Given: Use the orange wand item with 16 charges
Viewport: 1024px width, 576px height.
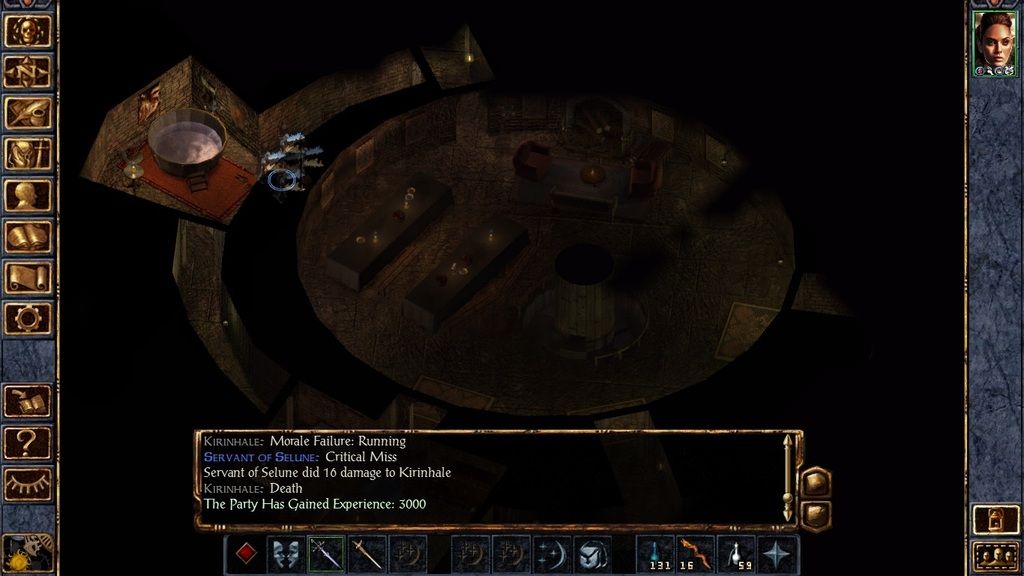Looking at the screenshot, I should 696,554.
